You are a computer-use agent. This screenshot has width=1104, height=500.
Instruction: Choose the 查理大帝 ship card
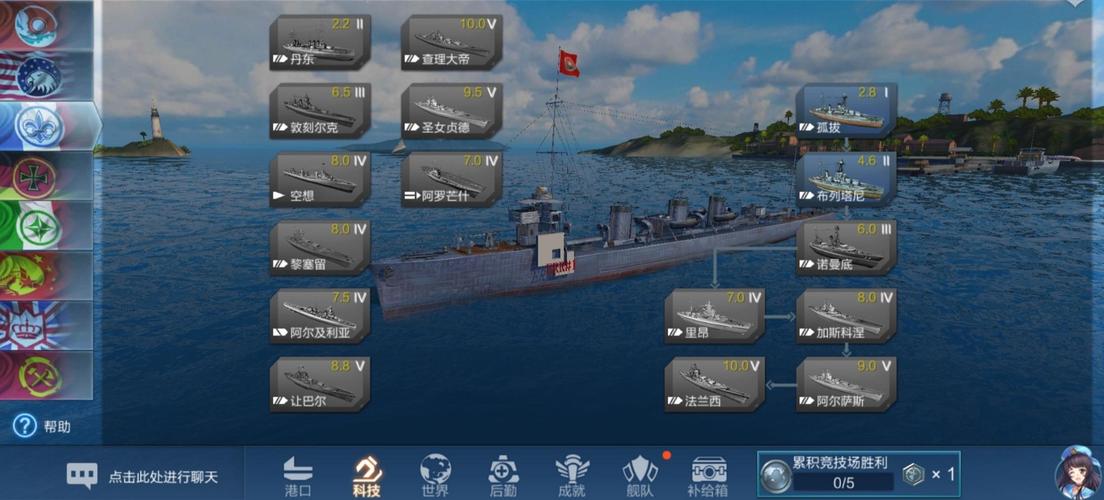point(451,42)
